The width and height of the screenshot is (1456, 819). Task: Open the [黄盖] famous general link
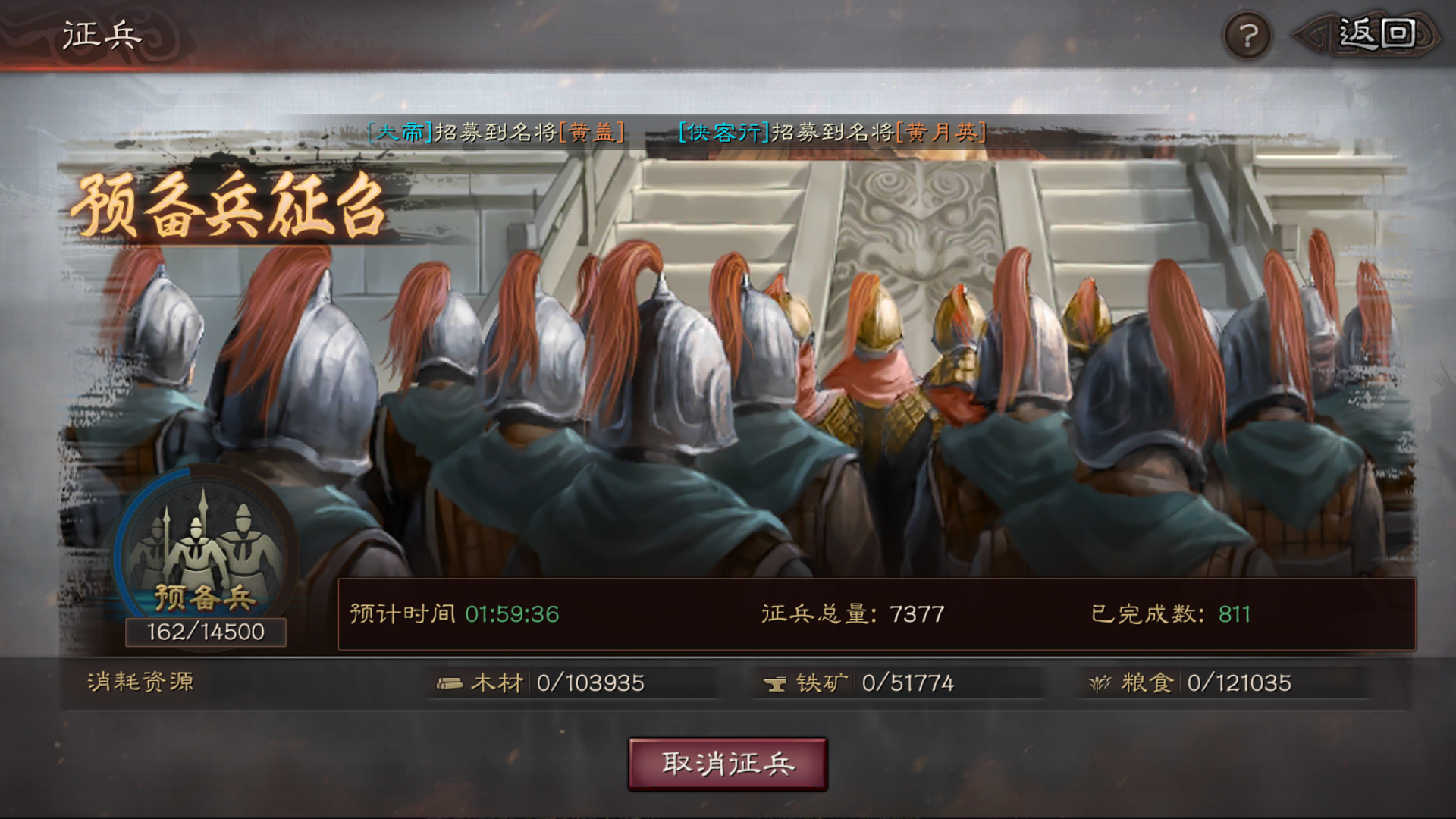tap(593, 134)
